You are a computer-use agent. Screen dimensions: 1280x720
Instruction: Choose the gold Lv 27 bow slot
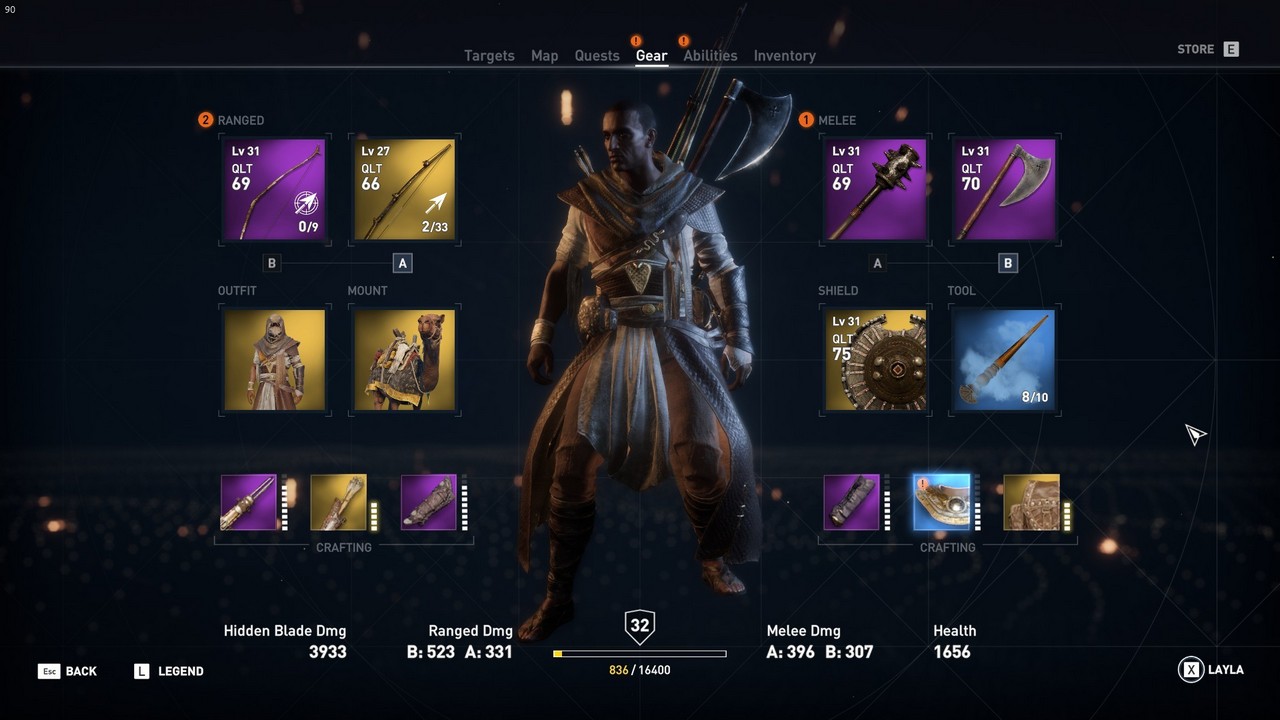404,190
